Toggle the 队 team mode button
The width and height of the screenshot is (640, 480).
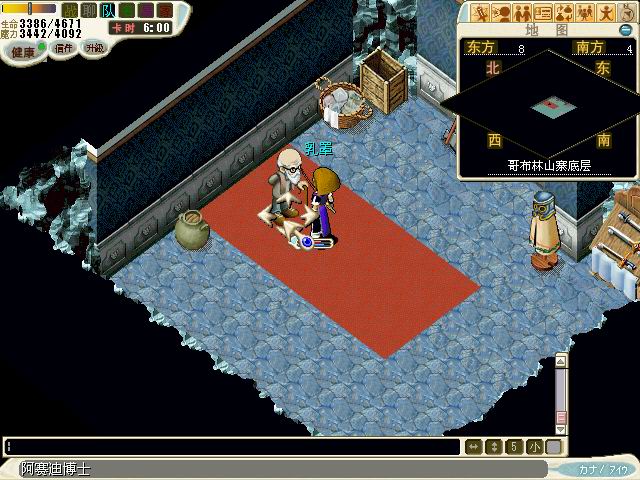(107, 10)
